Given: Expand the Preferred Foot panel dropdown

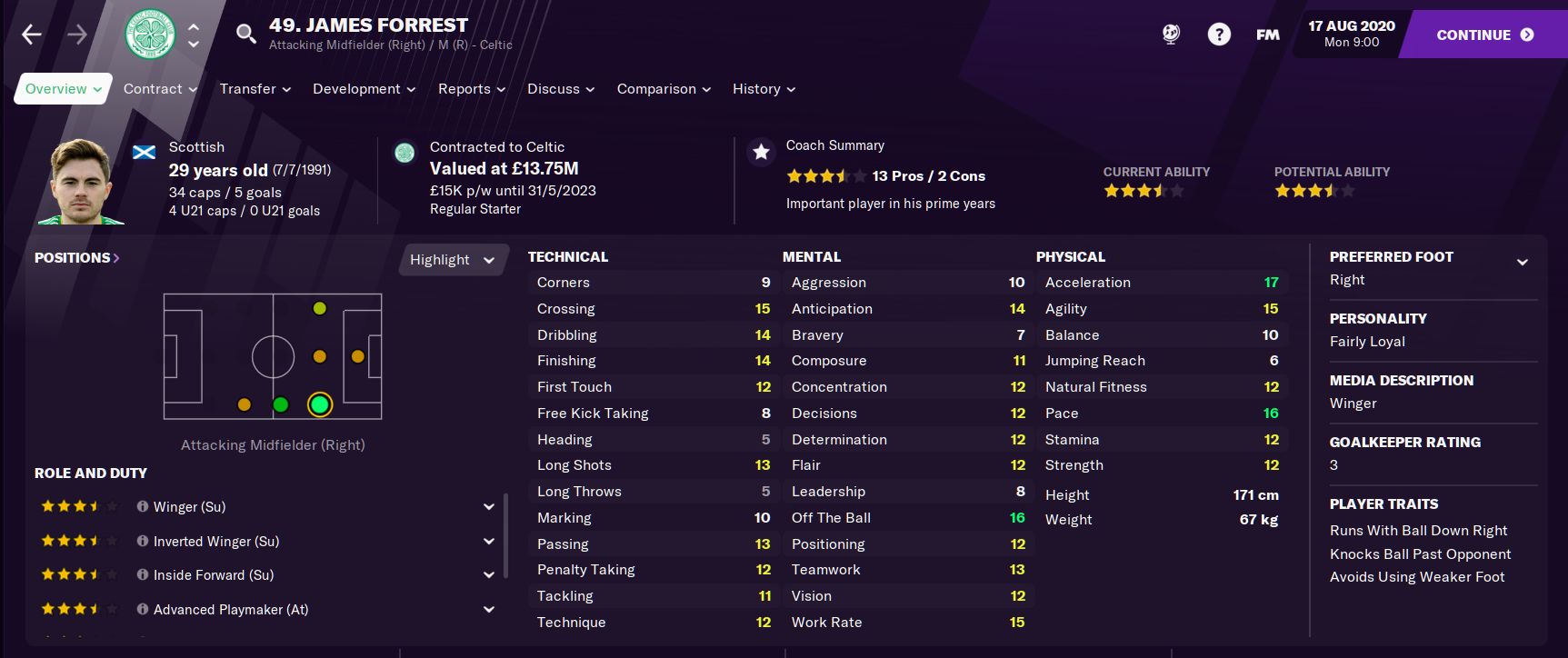Looking at the screenshot, I should [x=1522, y=263].
